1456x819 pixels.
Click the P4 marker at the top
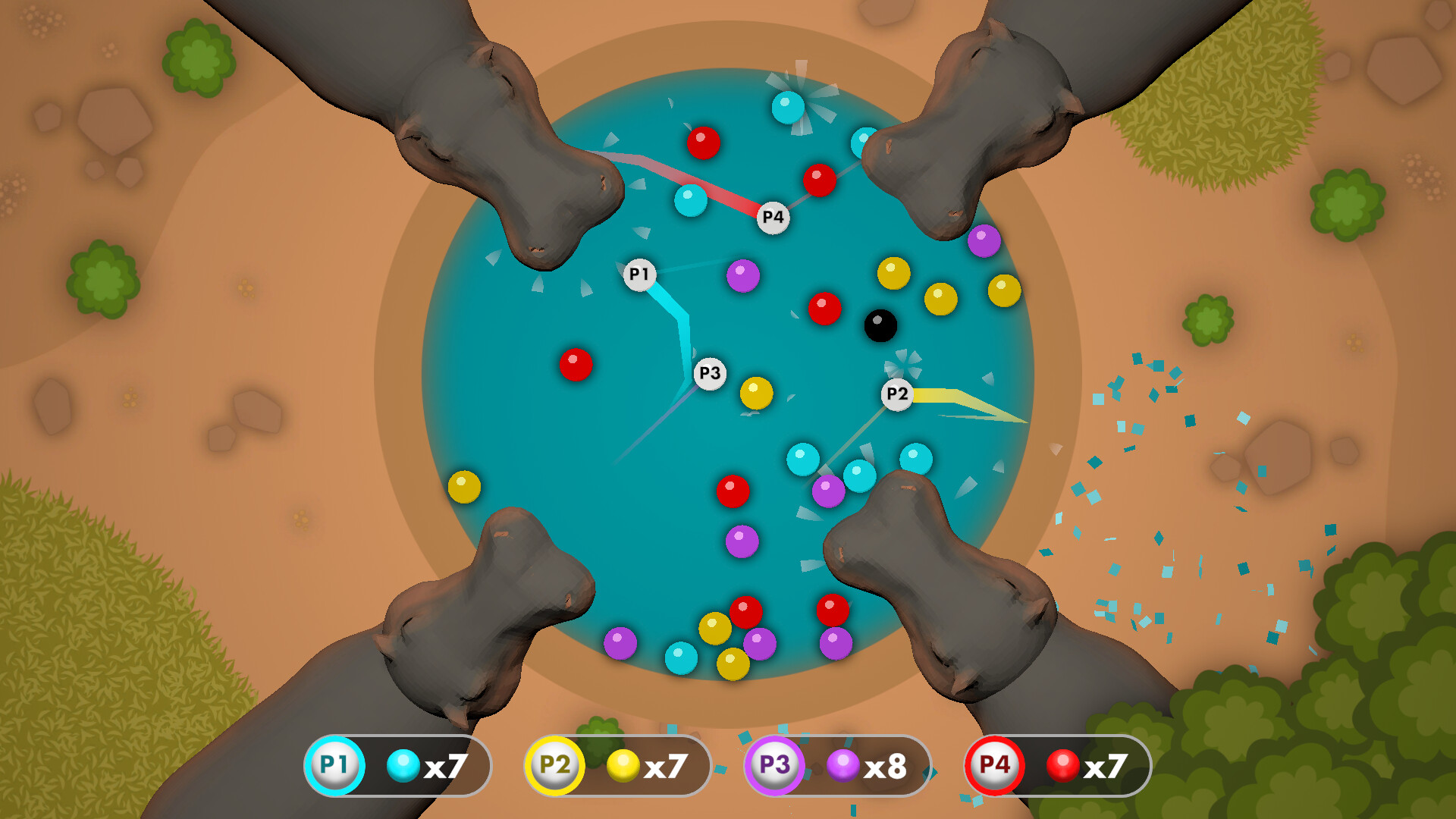[x=773, y=217]
